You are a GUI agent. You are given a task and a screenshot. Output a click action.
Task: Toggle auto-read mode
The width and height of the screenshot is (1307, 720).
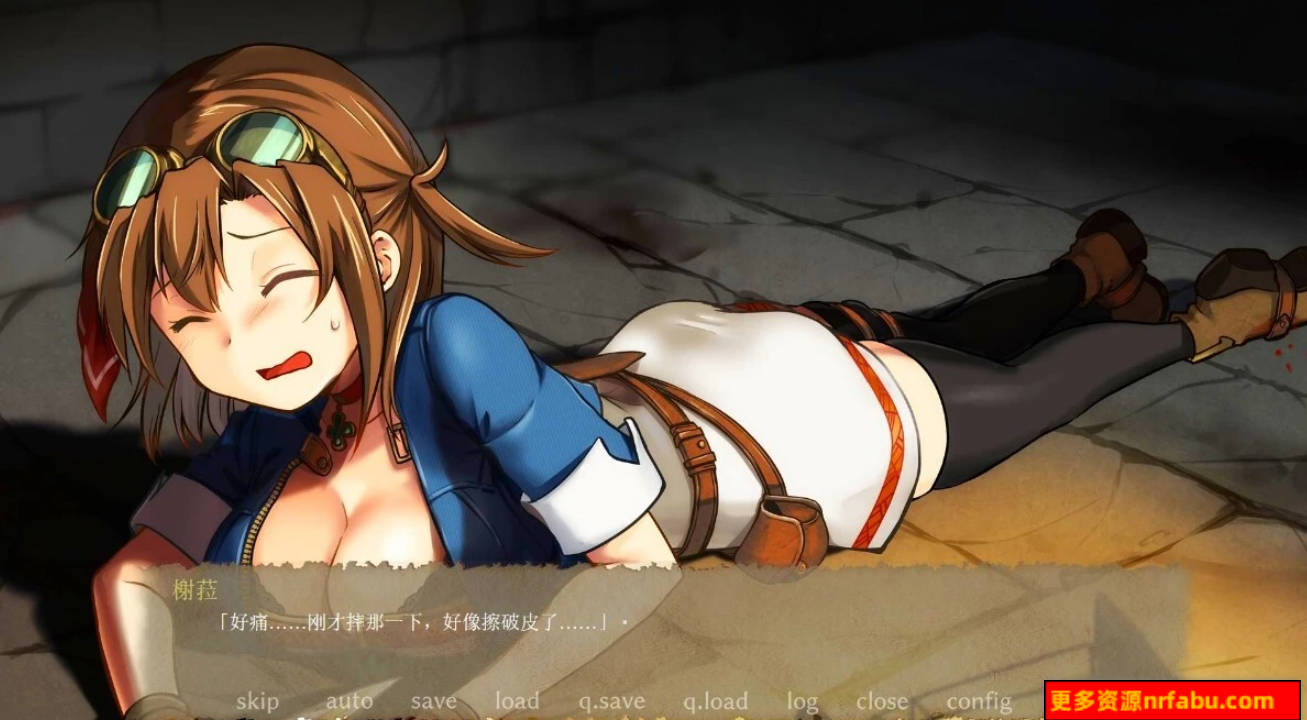pyautogui.click(x=351, y=701)
